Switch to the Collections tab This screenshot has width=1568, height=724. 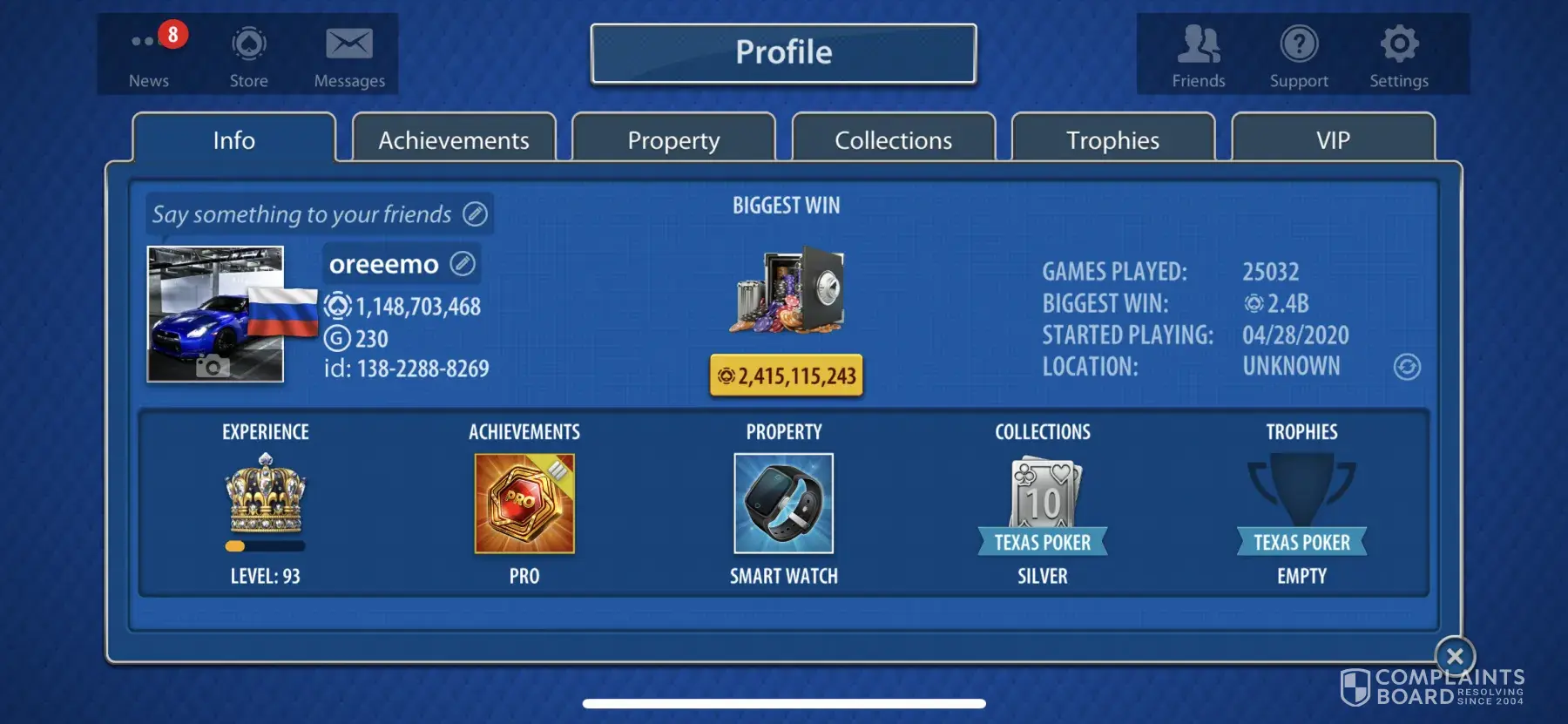click(894, 139)
